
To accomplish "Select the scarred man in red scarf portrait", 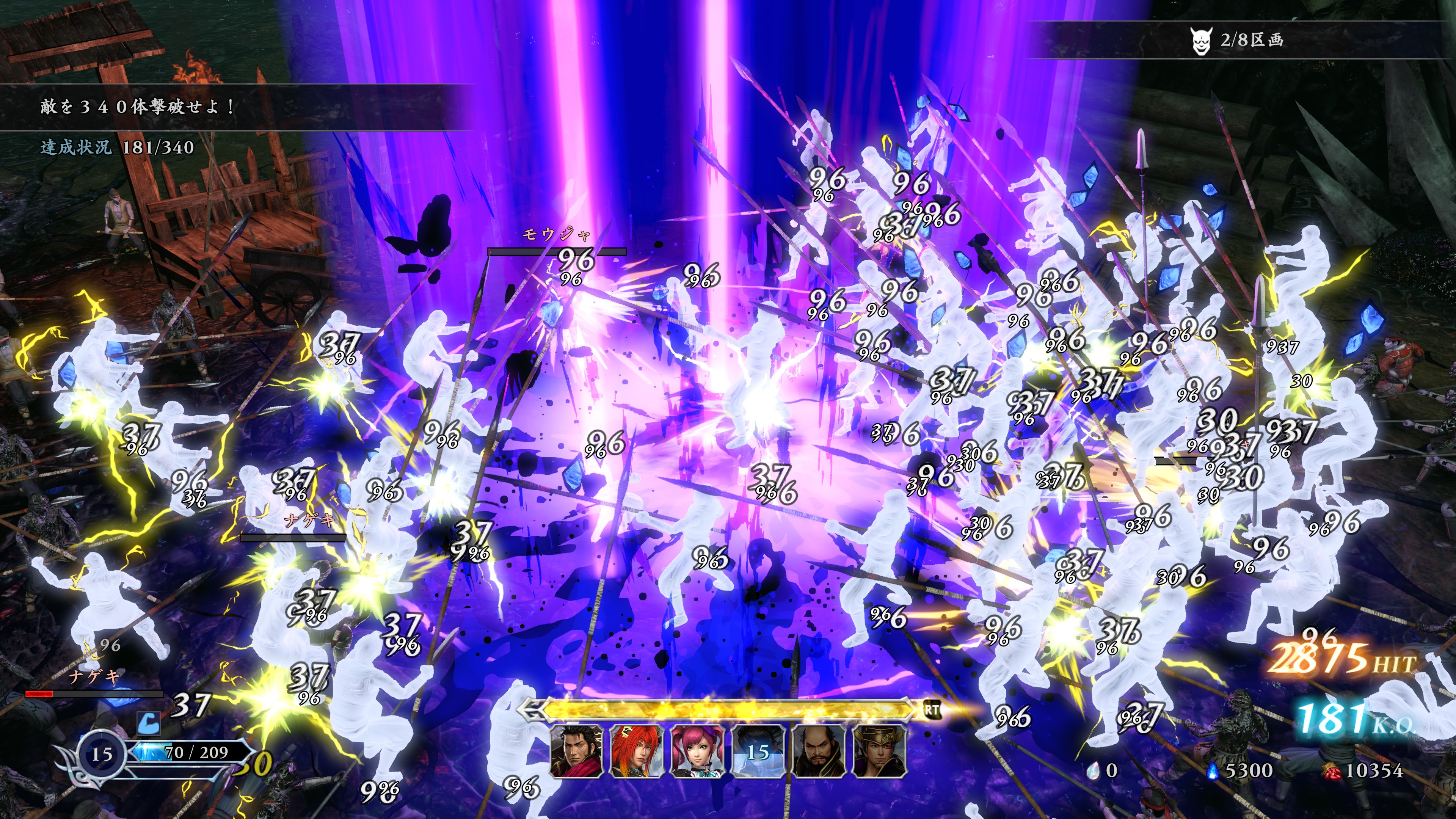I will (576, 751).
